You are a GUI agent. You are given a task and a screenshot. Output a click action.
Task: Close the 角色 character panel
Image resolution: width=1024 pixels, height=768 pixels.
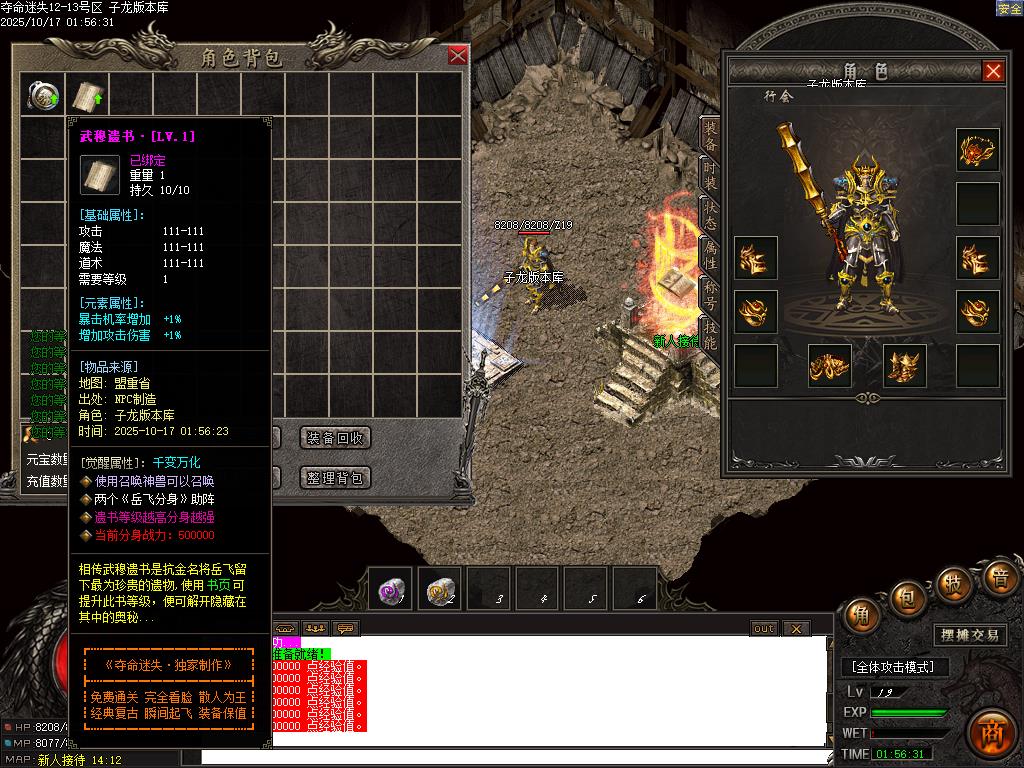[x=993, y=71]
